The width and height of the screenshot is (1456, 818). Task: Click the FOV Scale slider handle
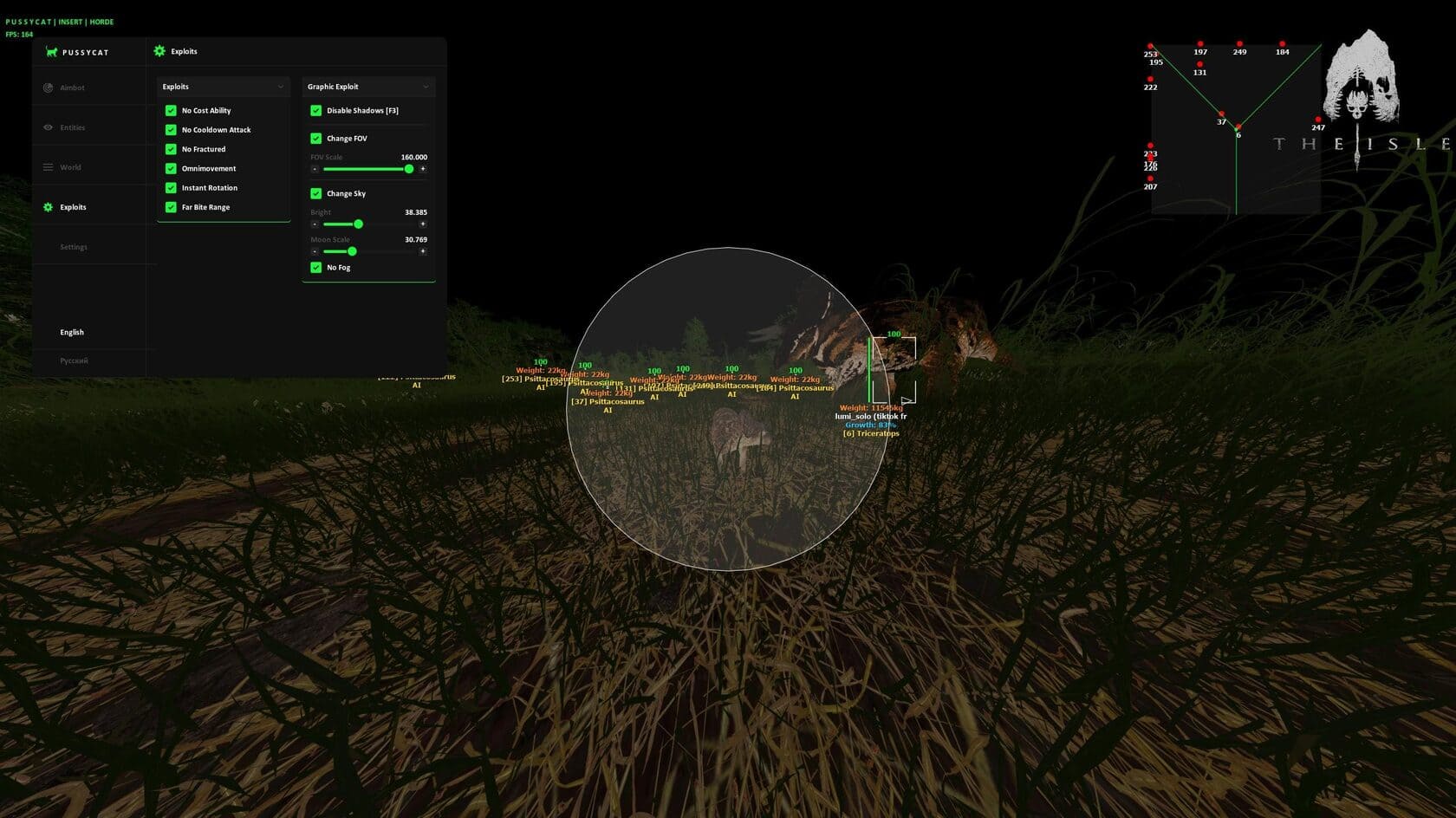409,169
